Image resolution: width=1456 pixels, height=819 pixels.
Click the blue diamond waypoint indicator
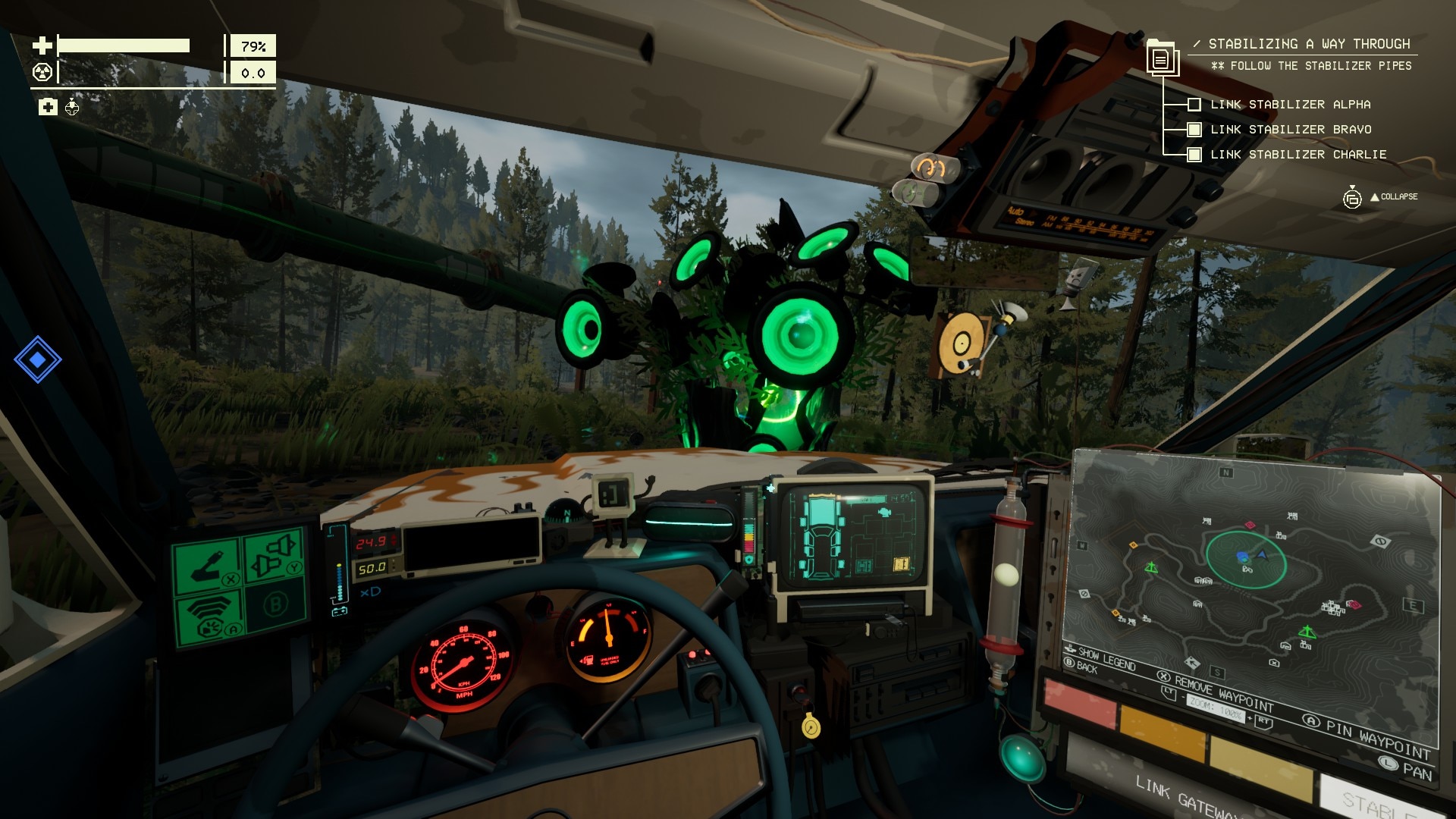click(x=37, y=359)
